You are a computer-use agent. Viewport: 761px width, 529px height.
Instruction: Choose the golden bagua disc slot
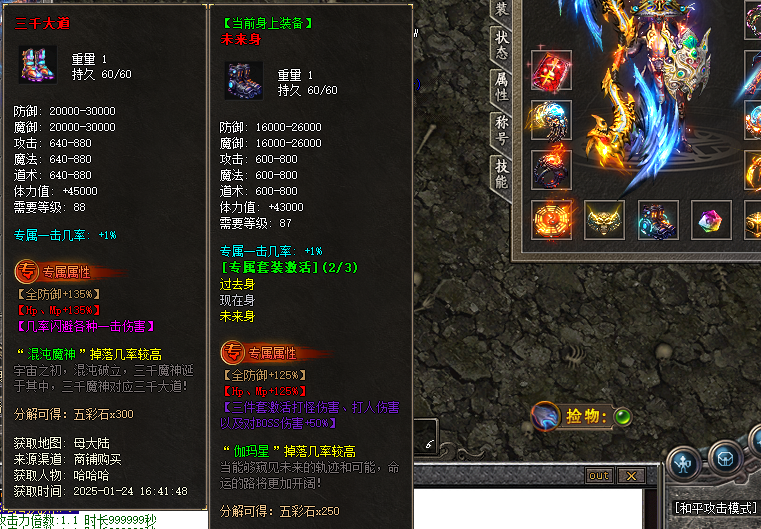tap(551, 219)
